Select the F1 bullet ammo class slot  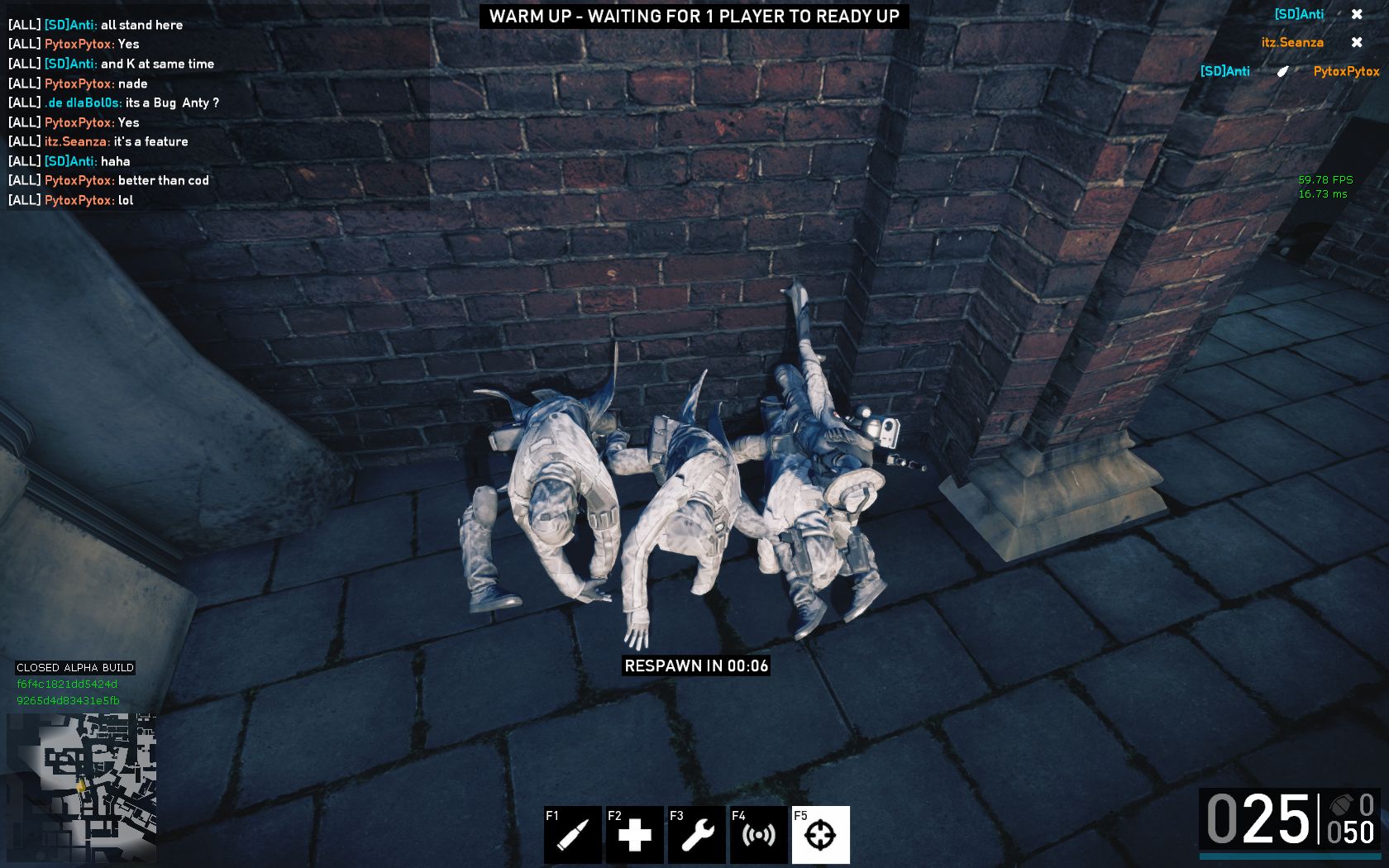[572, 834]
